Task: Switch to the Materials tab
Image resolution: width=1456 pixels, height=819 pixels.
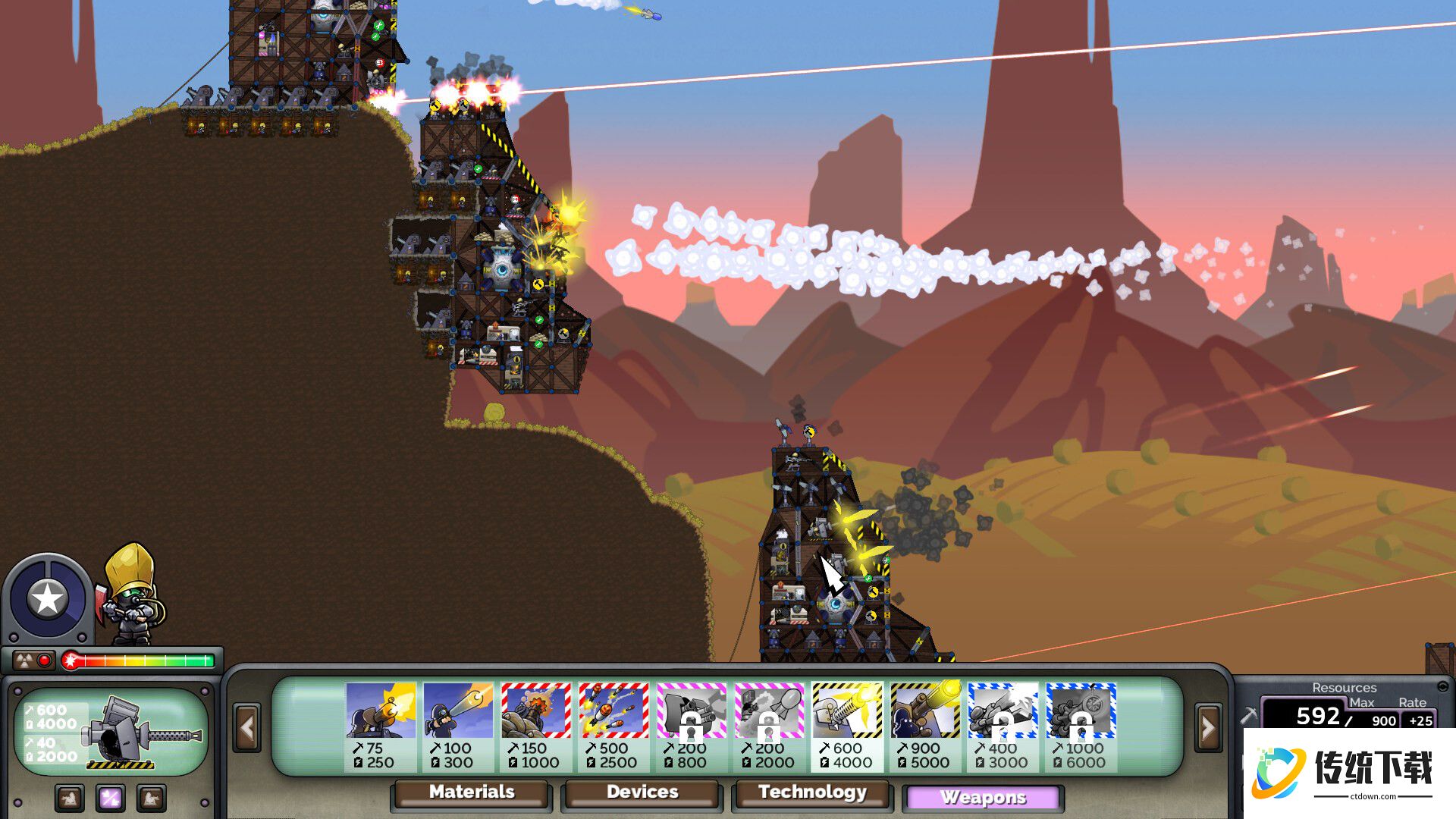Action: click(x=471, y=792)
